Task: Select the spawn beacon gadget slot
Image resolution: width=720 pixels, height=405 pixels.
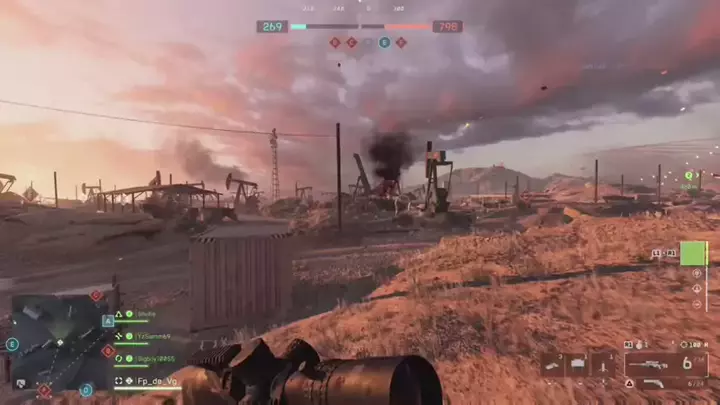Action: point(603,365)
